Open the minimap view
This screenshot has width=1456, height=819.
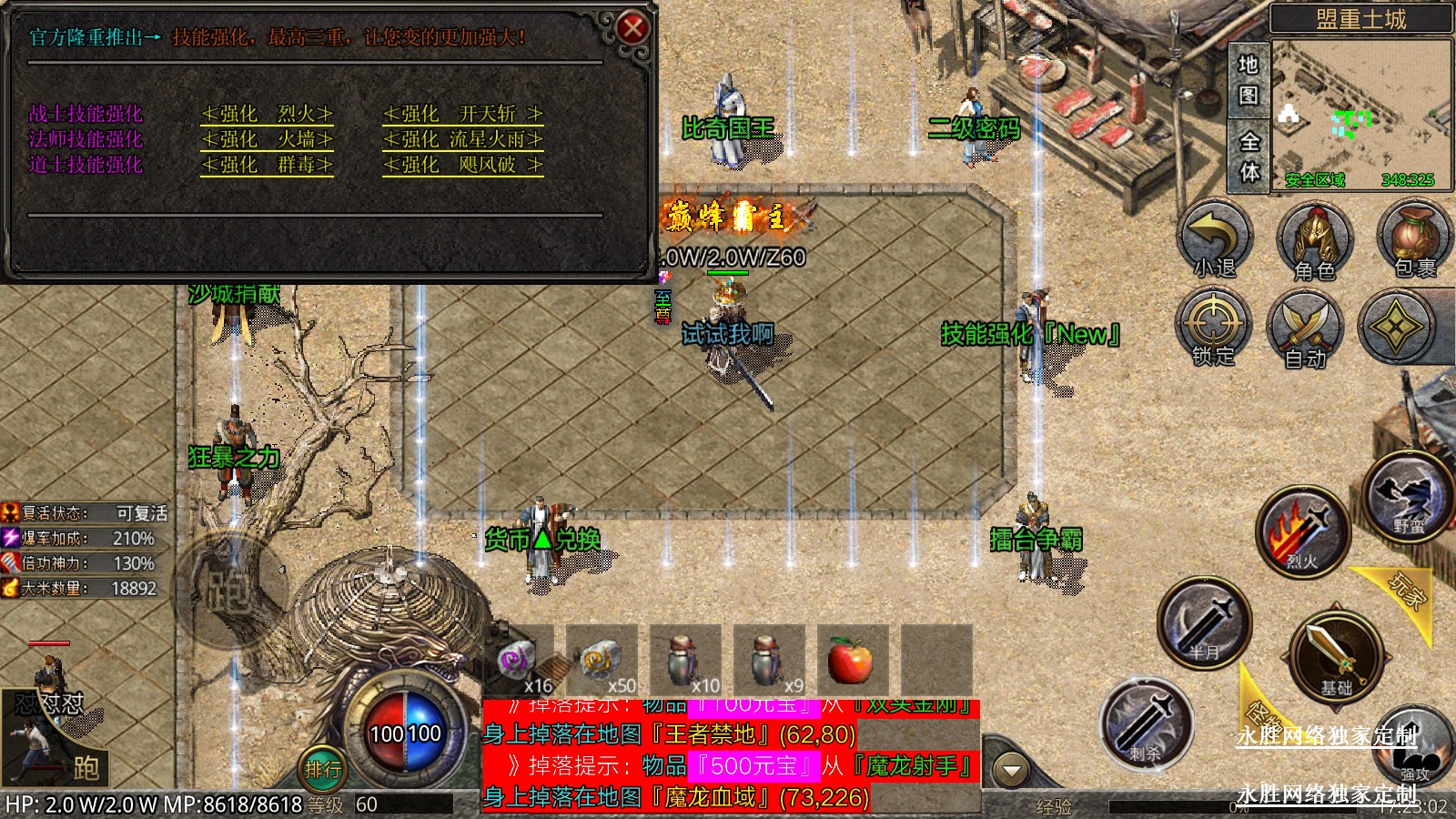[x=1360, y=114]
